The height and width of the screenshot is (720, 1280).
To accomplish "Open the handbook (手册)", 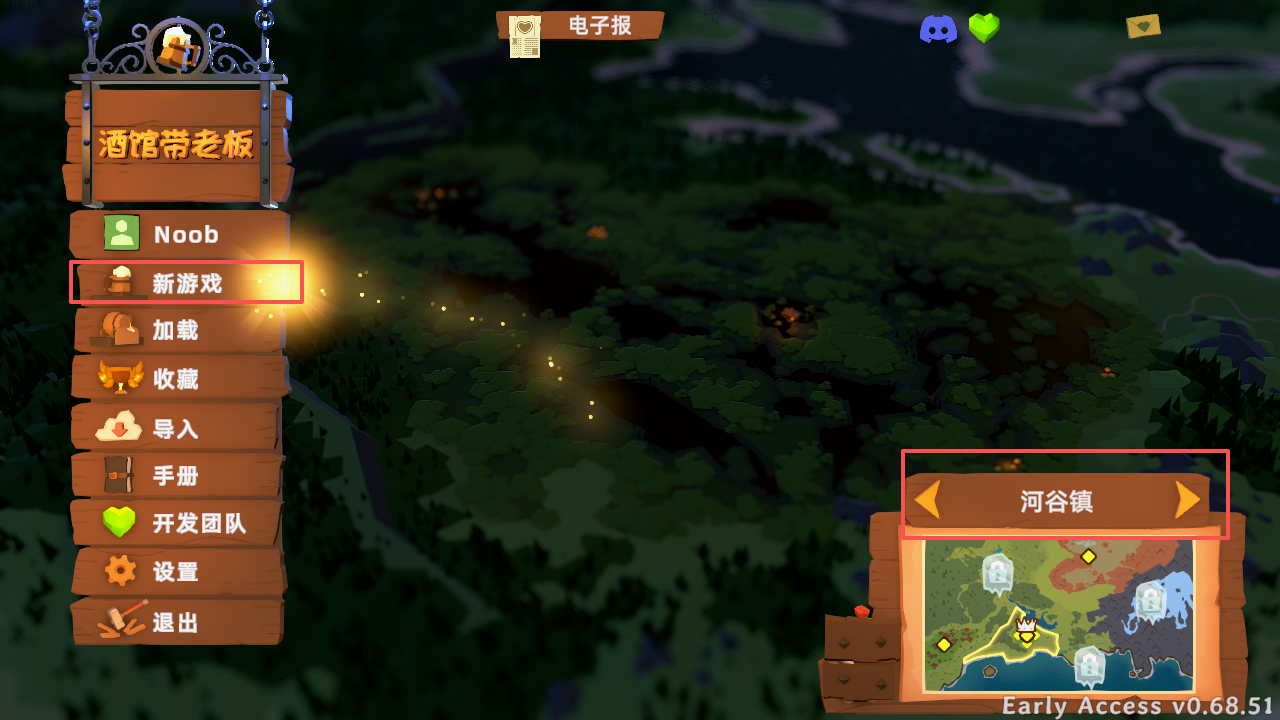I will (x=176, y=476).
